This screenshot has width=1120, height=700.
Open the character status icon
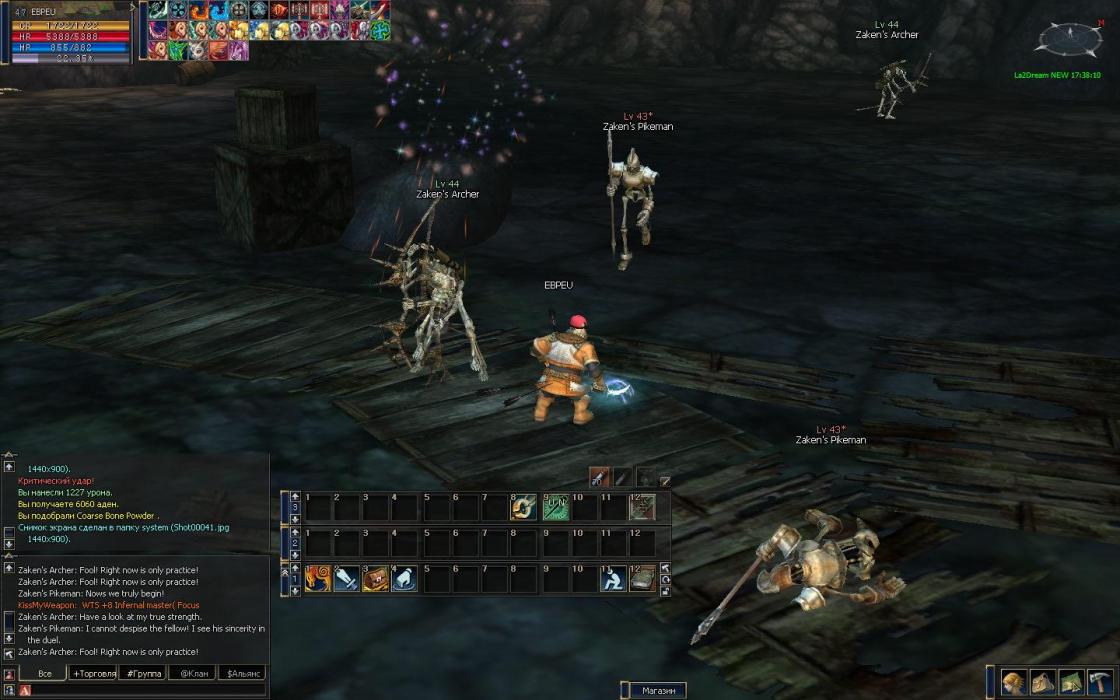point(1014,682)
